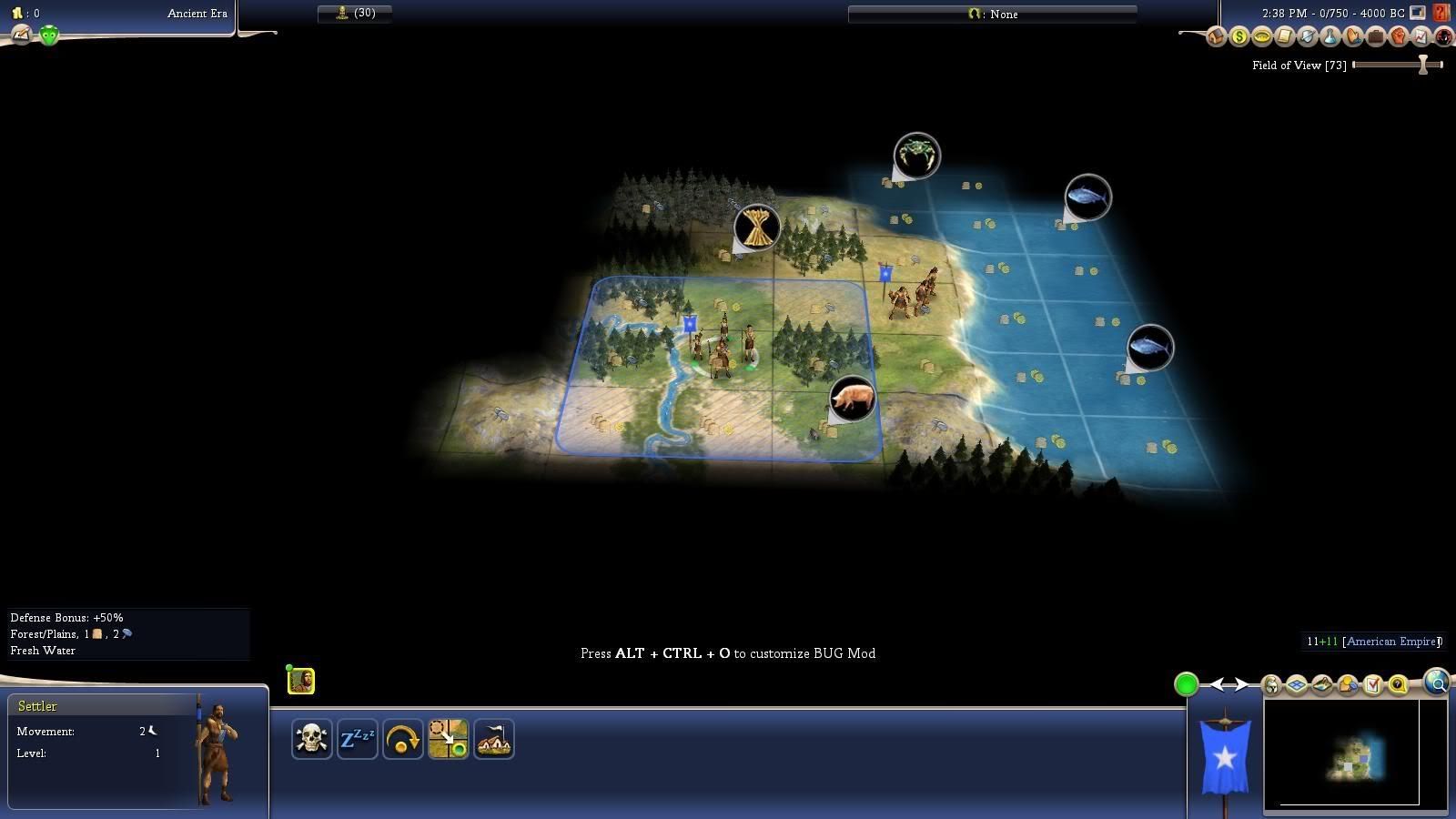Toggle the tile grid overlay icon
The image size is (1456, 819).
1297,684
